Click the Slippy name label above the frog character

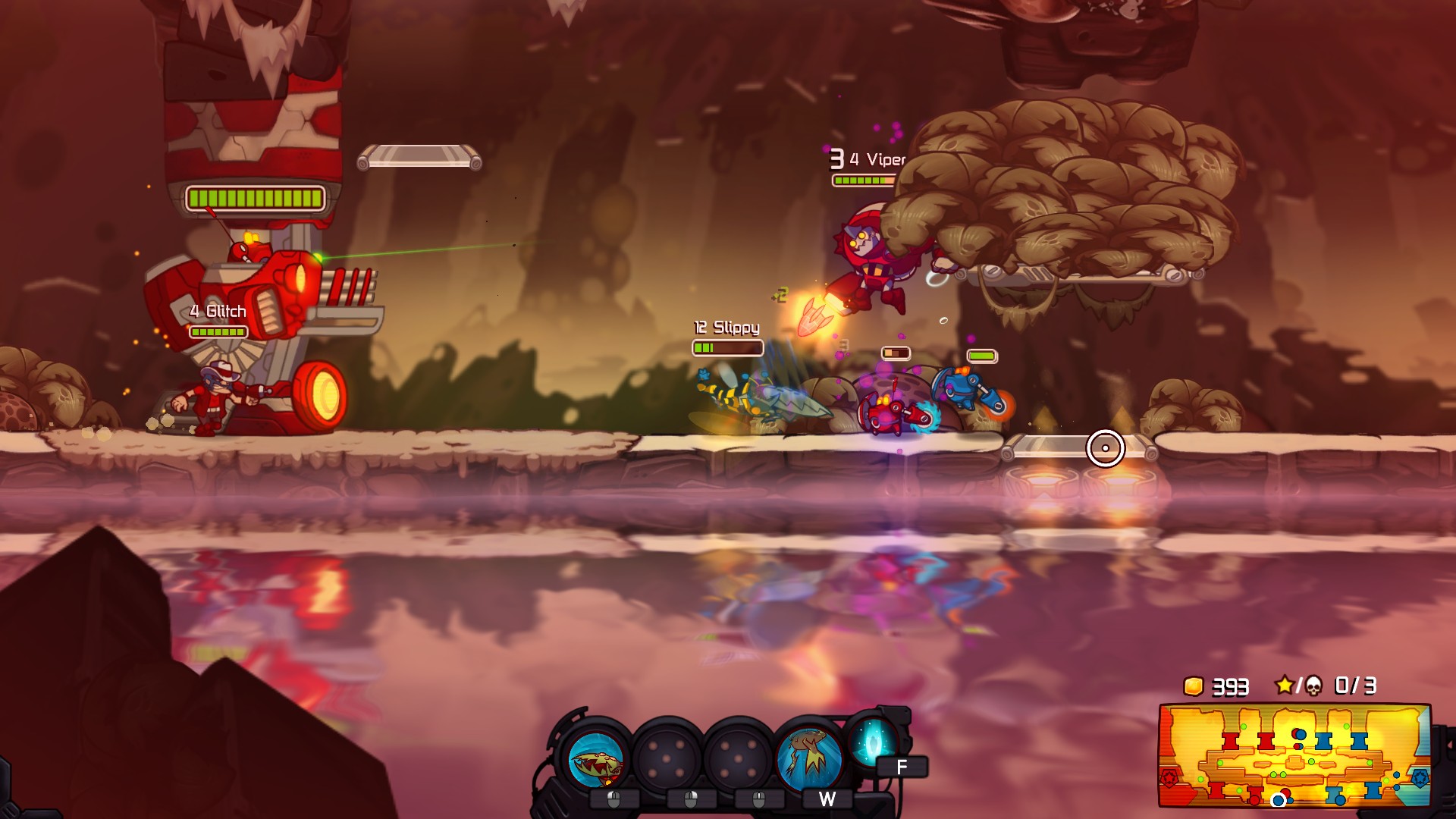[x=726, y=329]
